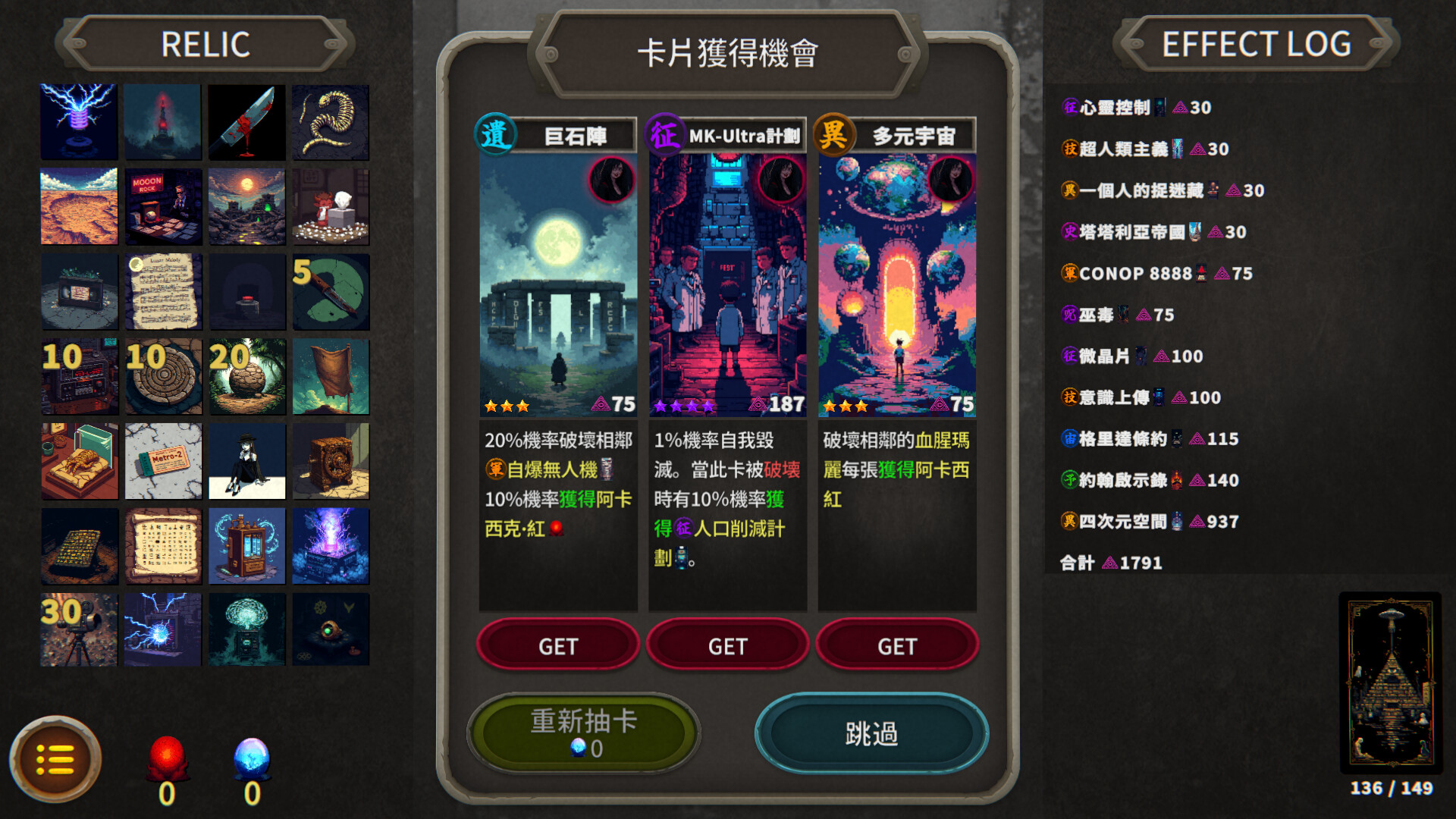Inspect the torn brown flag relic
Image resolution: width=1456 pixels, height=819 pixels.
pos(331,377)
